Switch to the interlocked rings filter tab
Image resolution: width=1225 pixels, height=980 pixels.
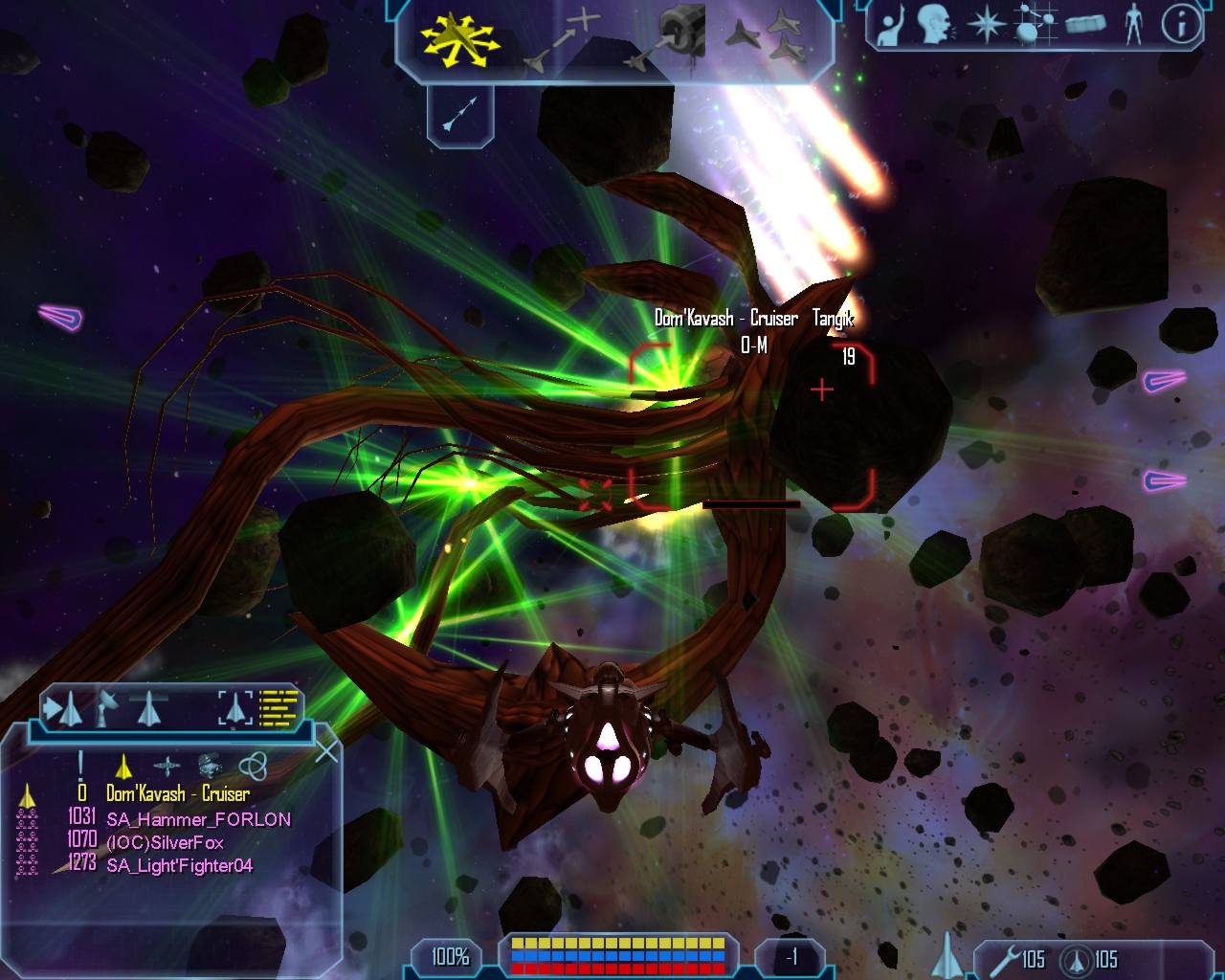(x=252, y=766)
